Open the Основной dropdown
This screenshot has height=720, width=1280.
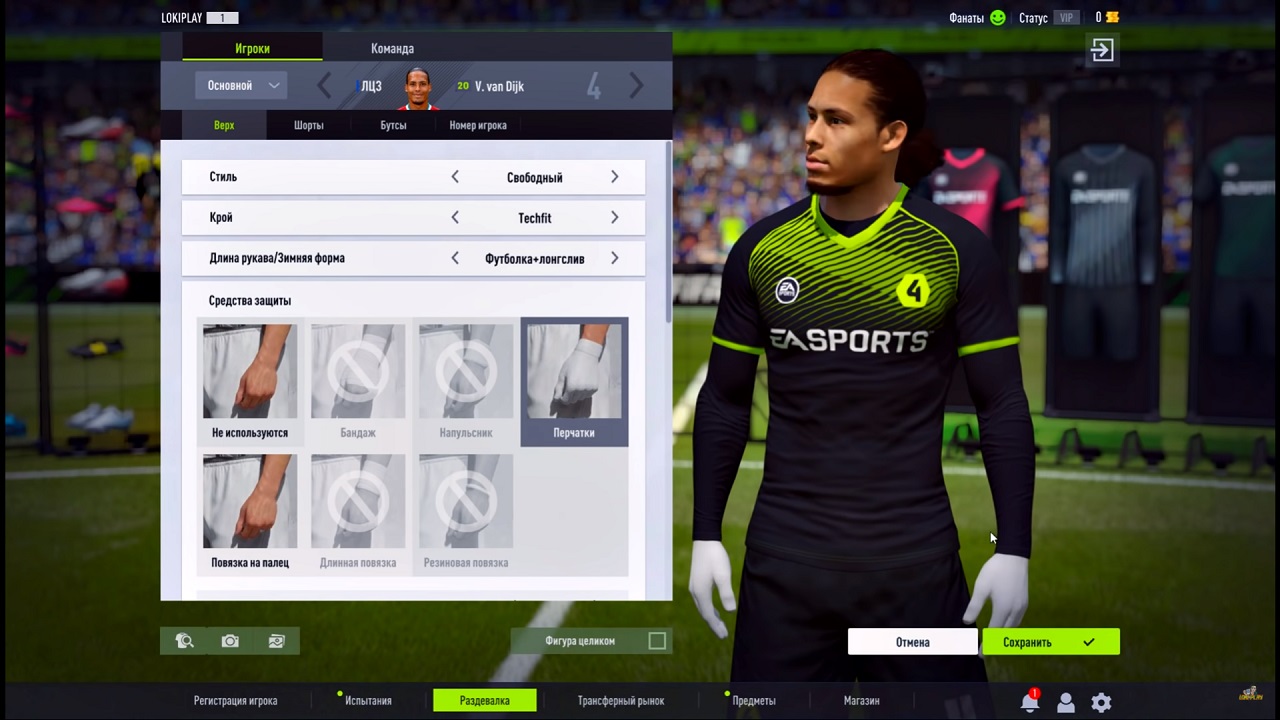click(242, 85)
